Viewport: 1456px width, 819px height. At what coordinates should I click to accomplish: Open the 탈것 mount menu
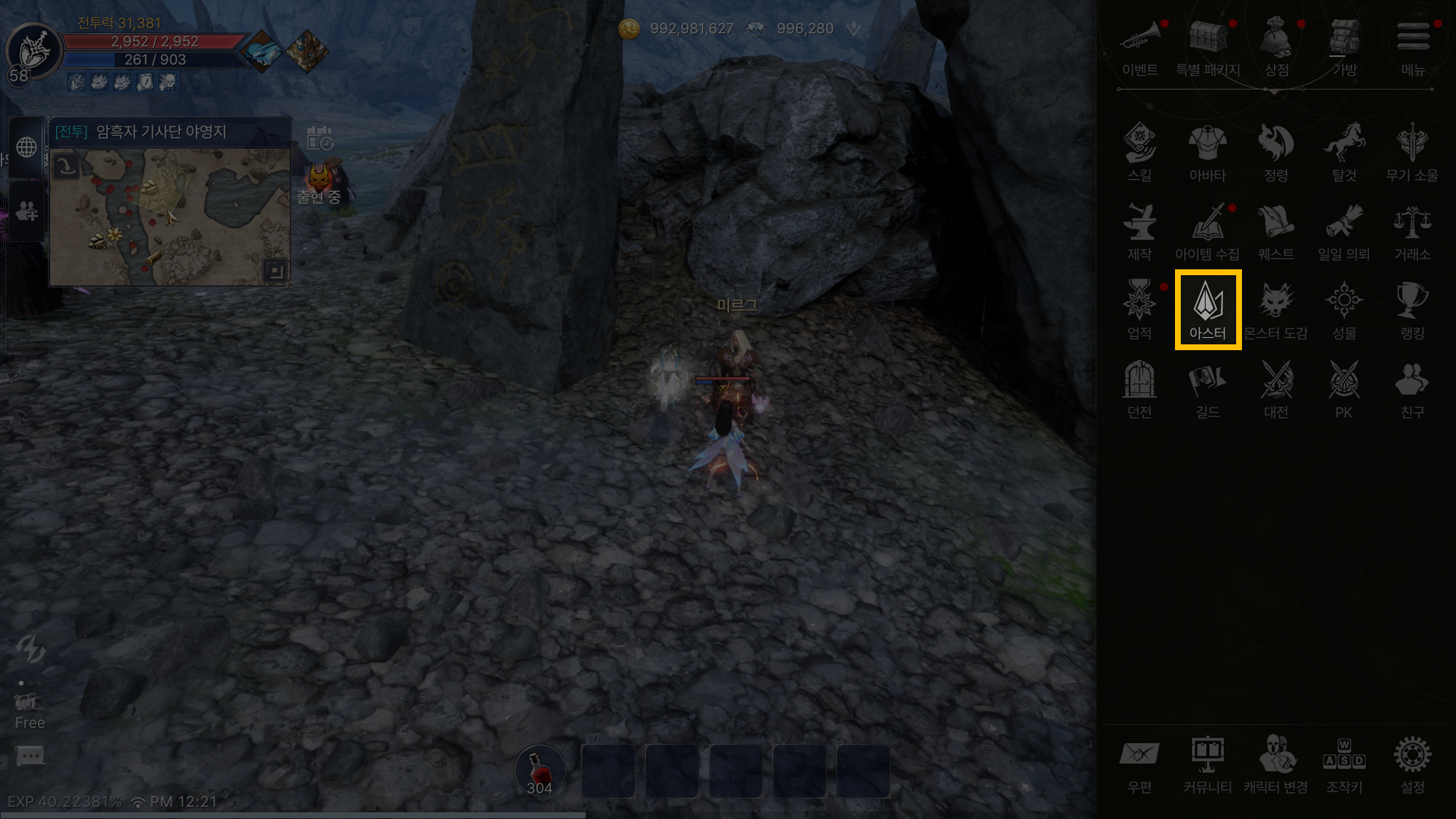tap(1344, 151)
